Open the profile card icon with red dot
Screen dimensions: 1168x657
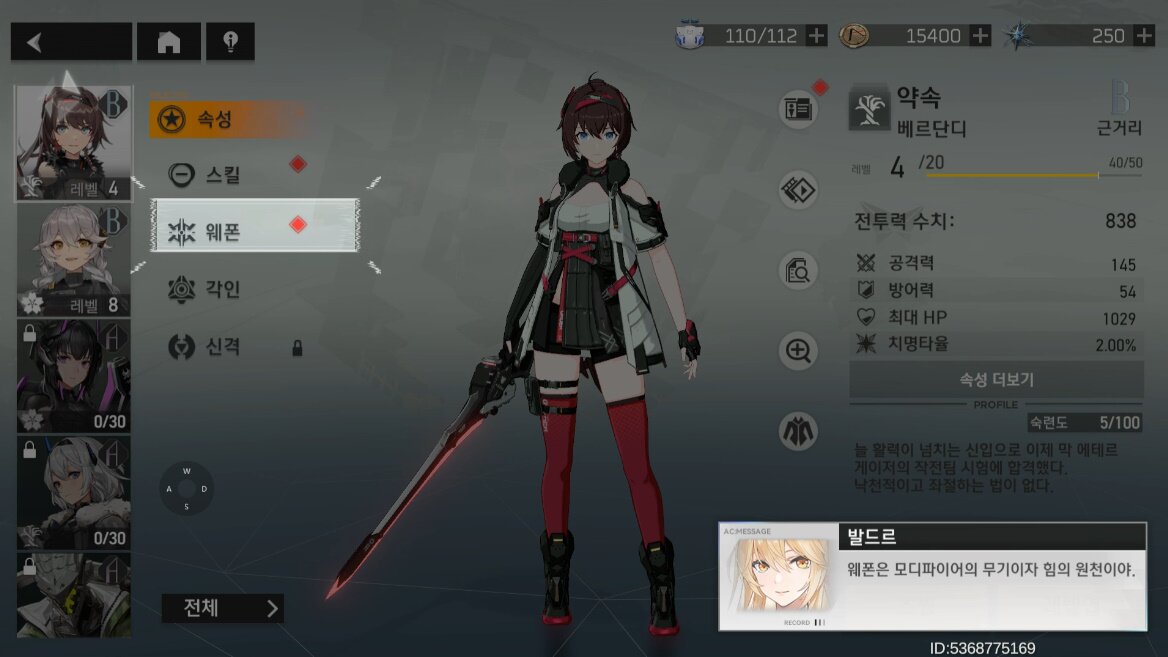tap(798, 108)
